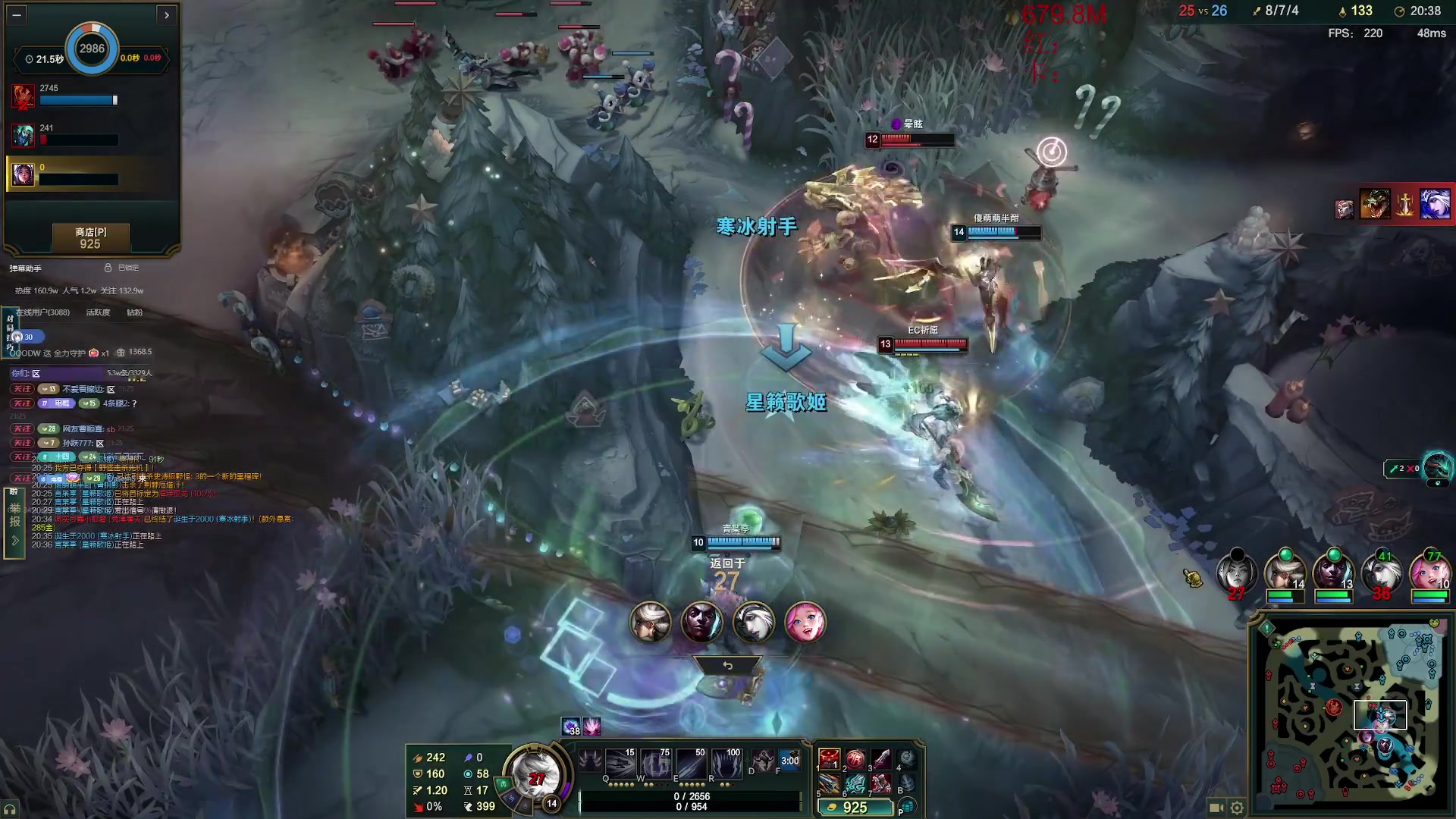Select the item in inventory slot 1
This screenshot has height=819, width=1456.
coord(829,758)
